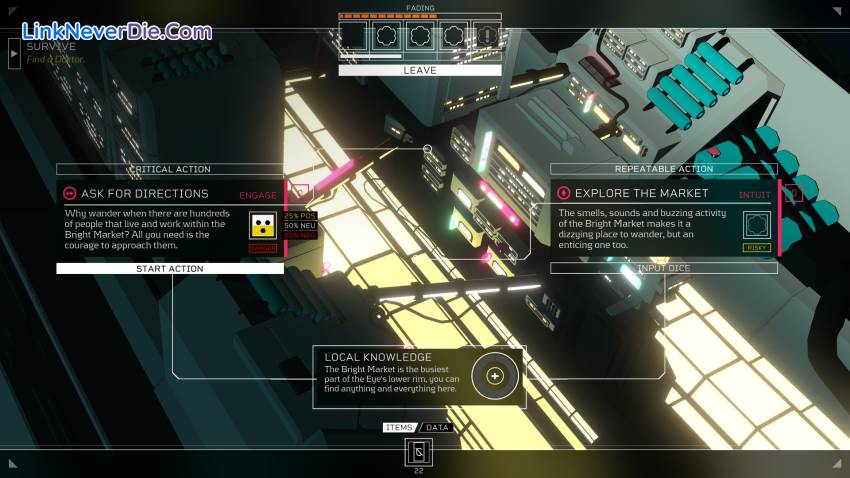Switch to the Data tab

438,427
